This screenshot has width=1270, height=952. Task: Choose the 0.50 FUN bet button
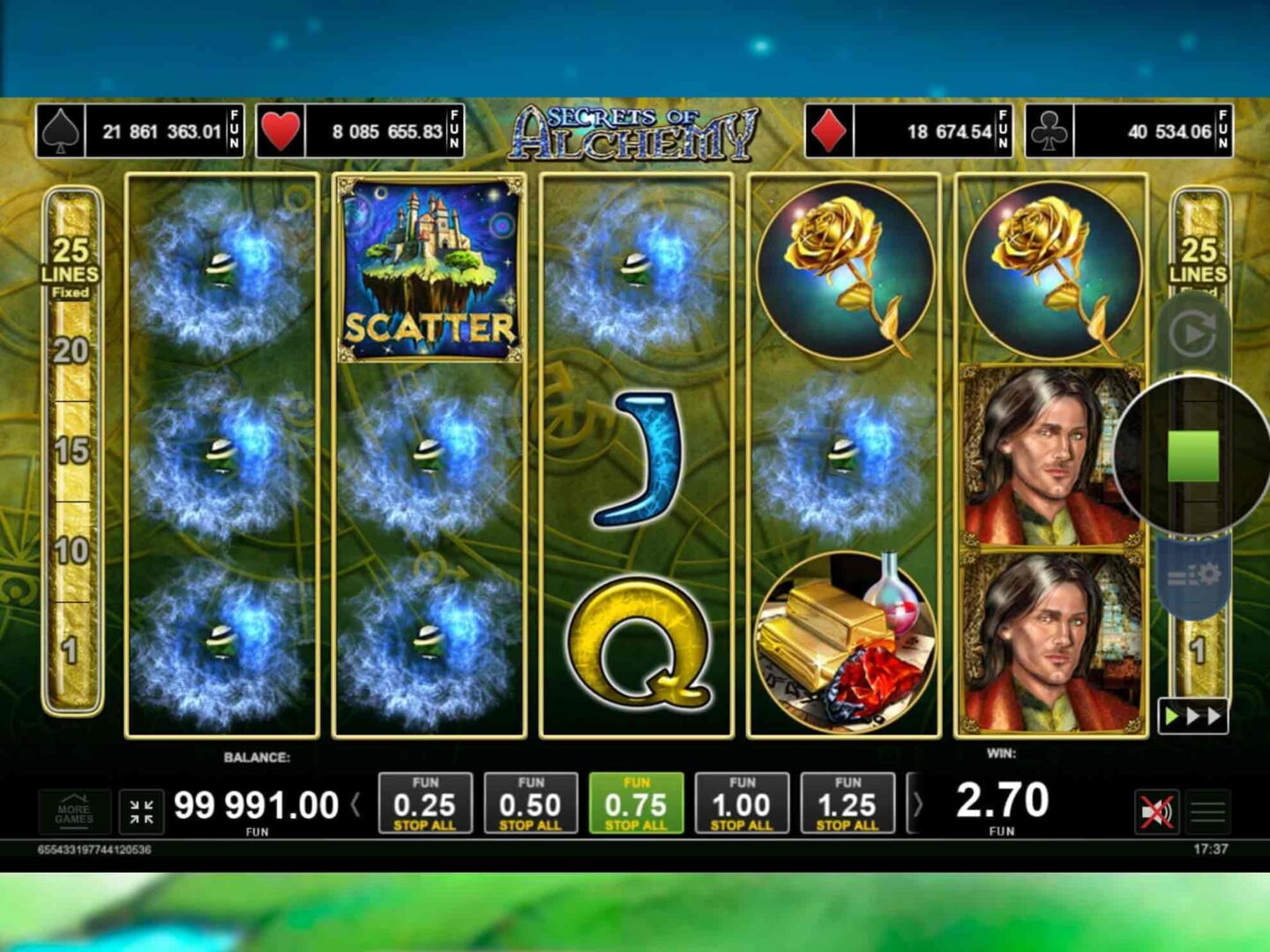tap(530, 803)
